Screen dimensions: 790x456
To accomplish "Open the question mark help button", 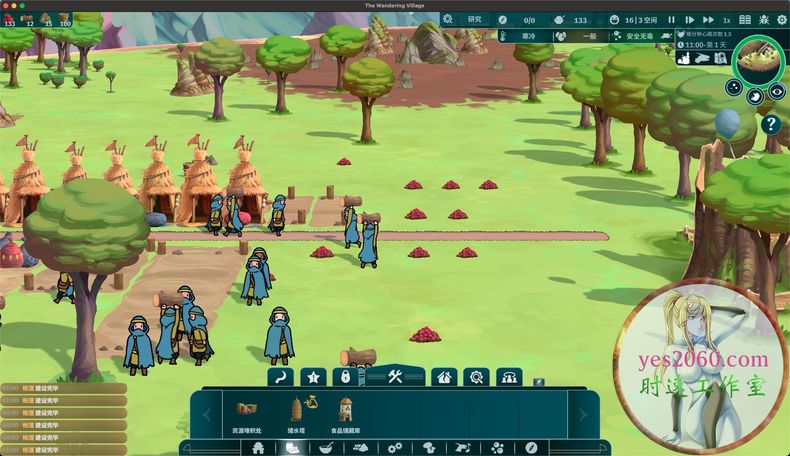I will click(x=771, y=124).
